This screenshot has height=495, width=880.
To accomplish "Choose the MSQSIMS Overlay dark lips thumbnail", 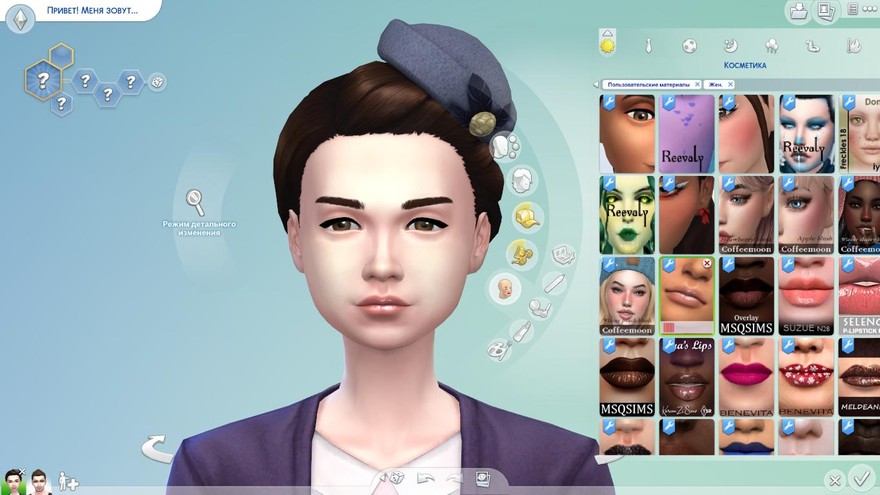I will pos(745,296).
